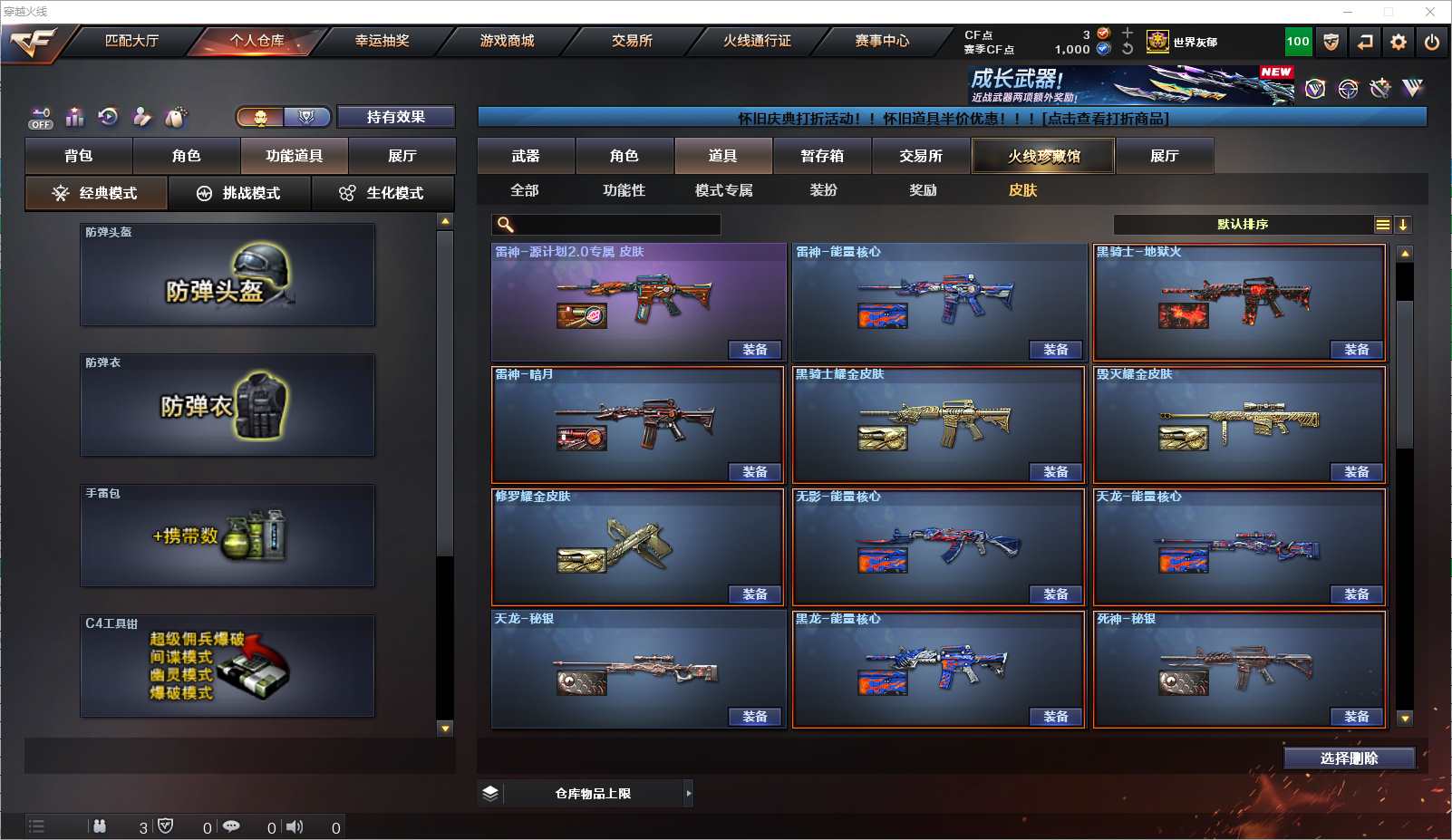The height and width of the screenshot is (840, 1452).
Task: Switch to the 武器 warehouse tab
Action: 526,156
